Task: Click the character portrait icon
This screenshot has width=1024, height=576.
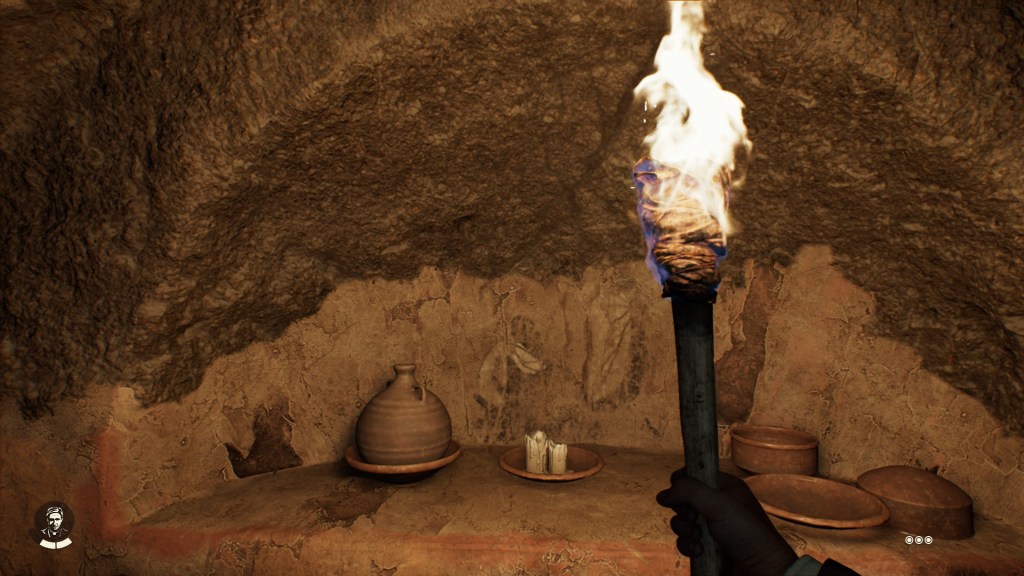Action: (x=54, y=525)
